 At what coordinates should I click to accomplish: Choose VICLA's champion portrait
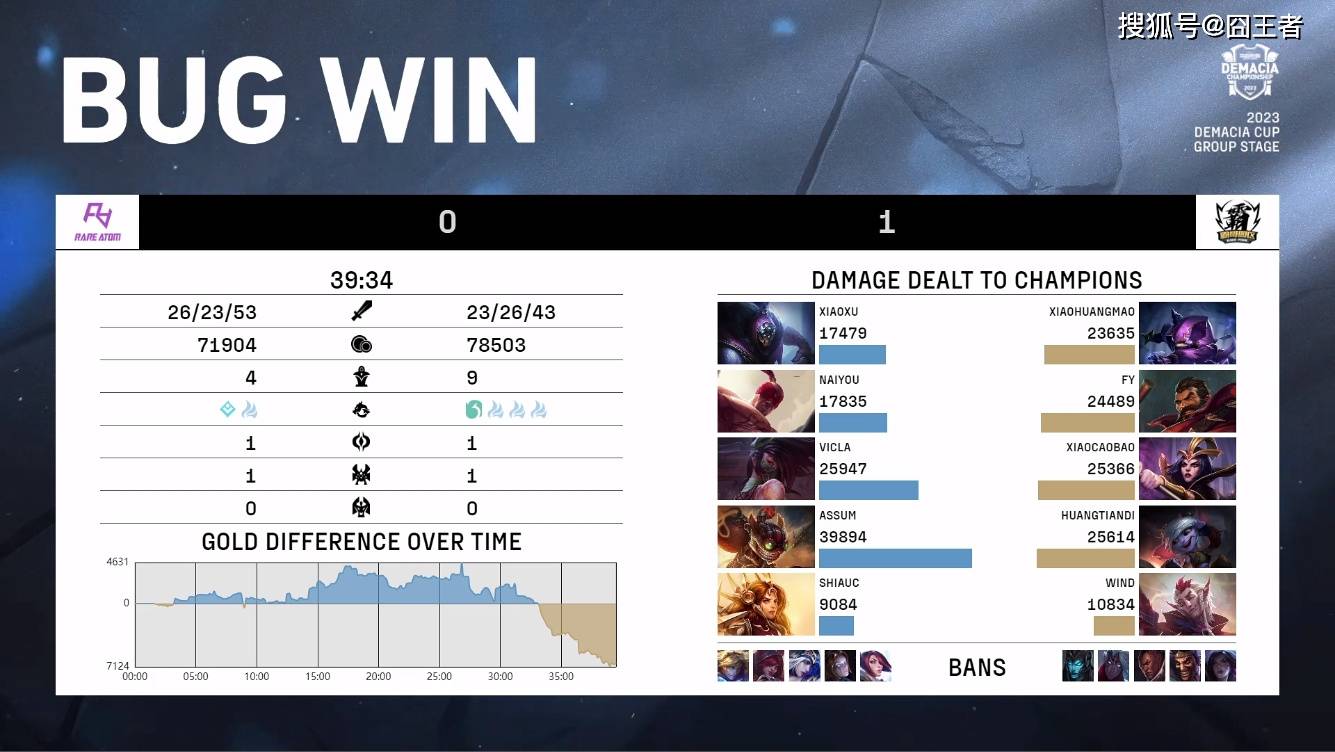coord(766,469)
